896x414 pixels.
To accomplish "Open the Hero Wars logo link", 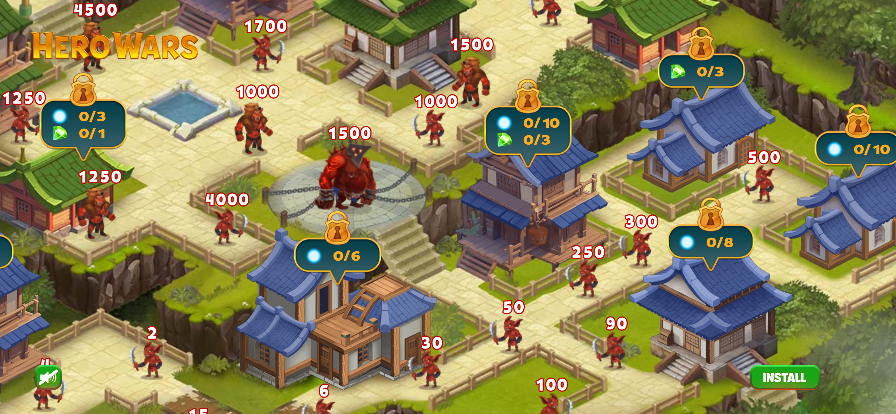I will [x=114, y=45].
